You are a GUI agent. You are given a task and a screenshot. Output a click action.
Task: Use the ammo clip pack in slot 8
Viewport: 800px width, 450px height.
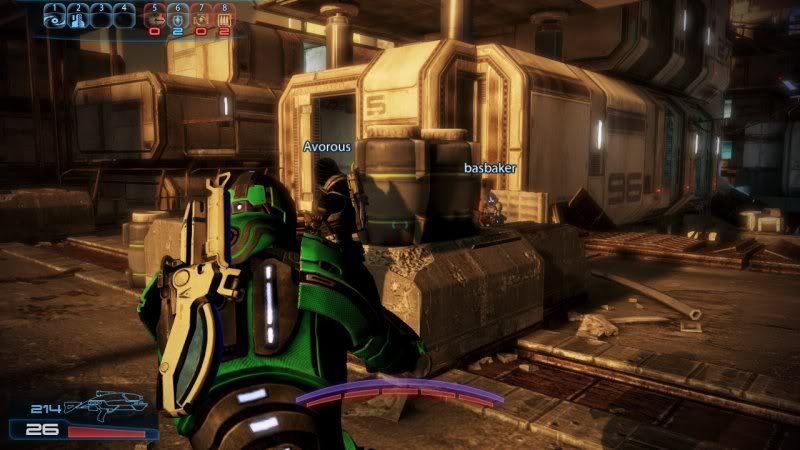[224, 17]
